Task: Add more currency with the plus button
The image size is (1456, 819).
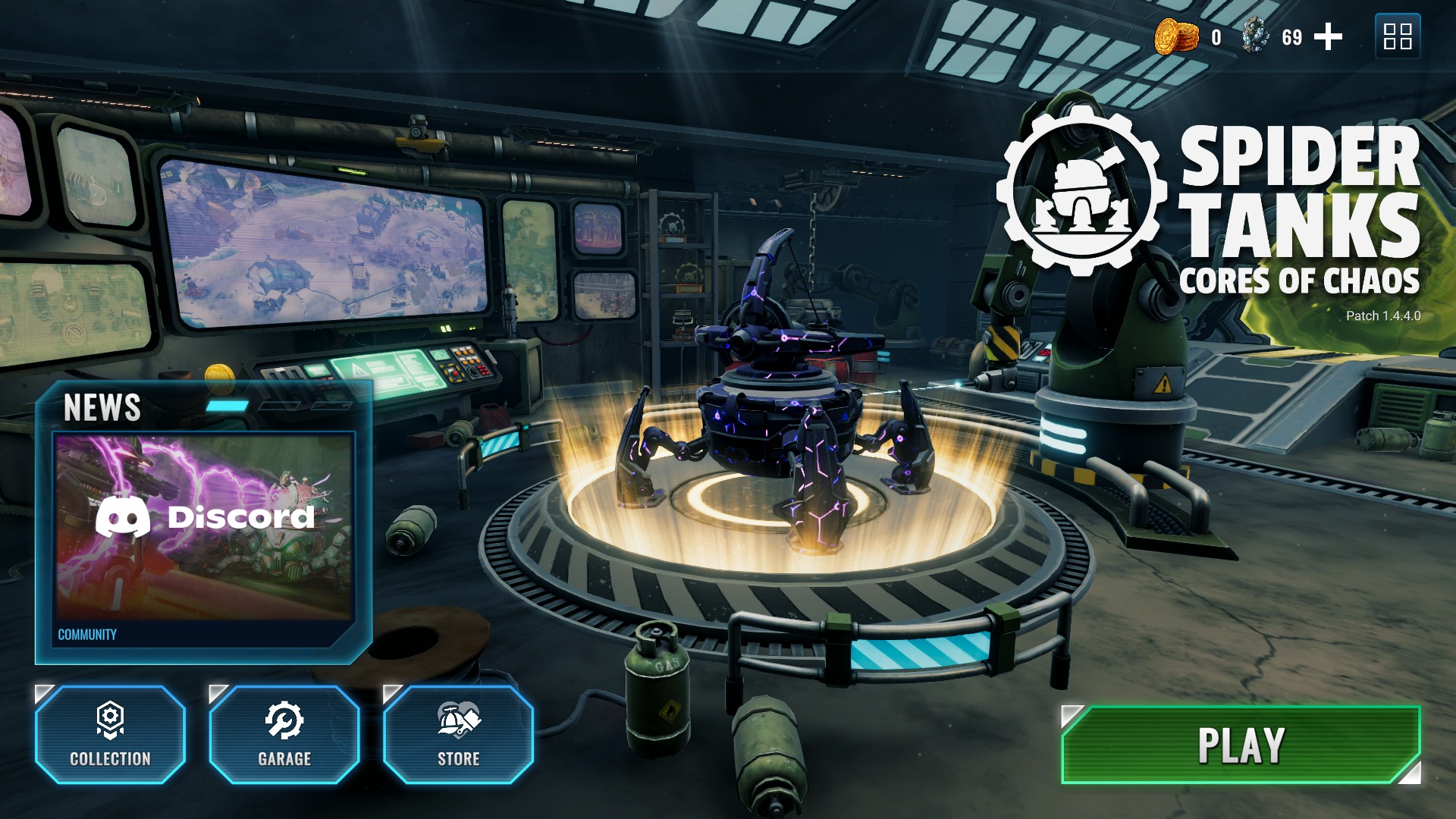Action: click(1328, 36)
